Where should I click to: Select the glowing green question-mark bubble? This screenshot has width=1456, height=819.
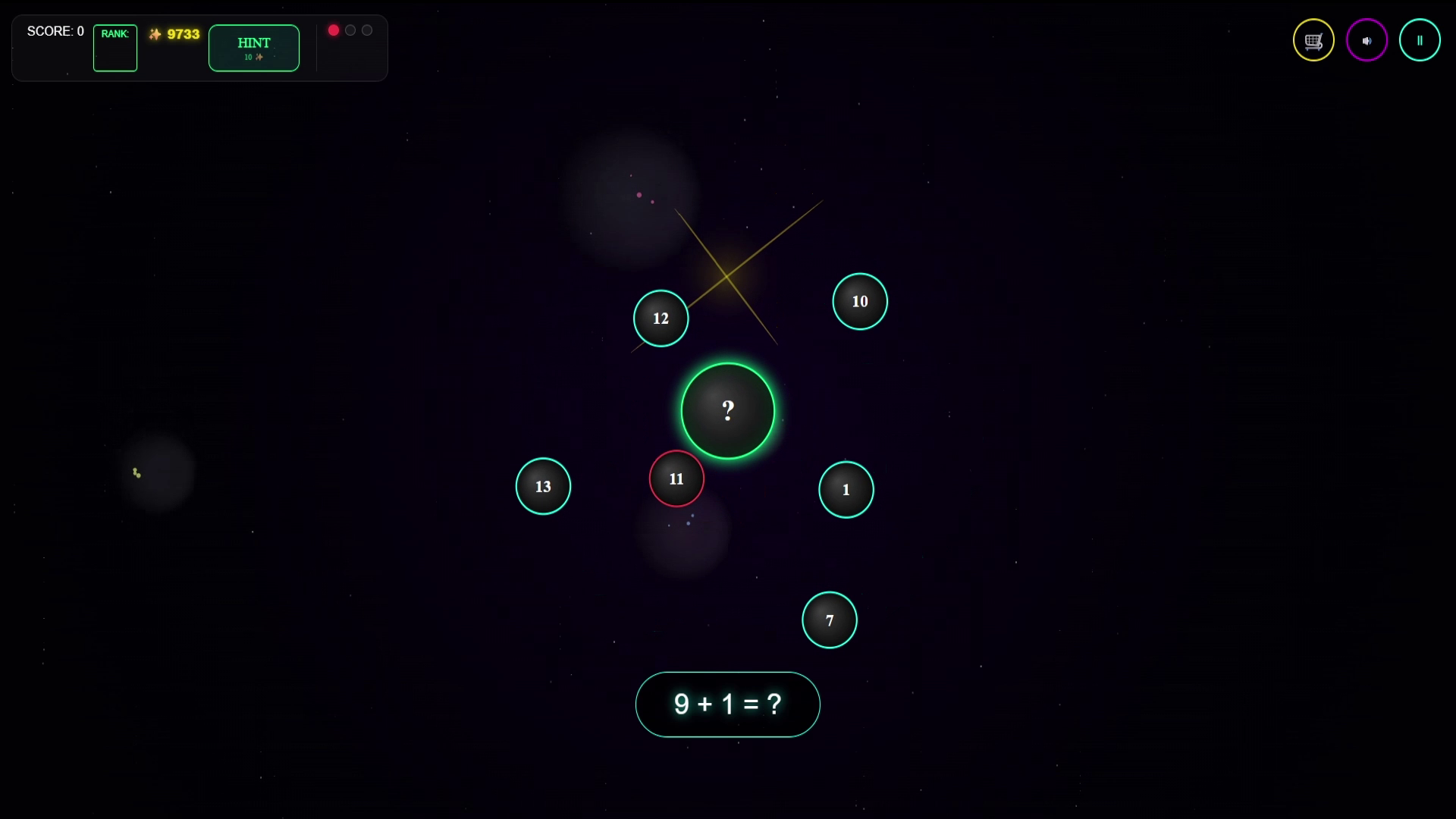point(728,410)
